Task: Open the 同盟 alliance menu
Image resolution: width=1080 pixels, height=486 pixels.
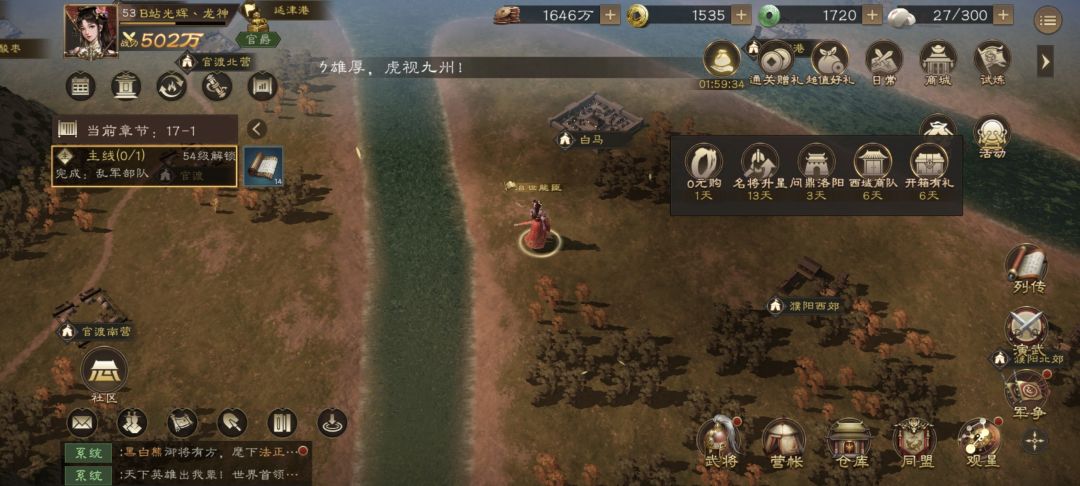Action: pos(914,442)
